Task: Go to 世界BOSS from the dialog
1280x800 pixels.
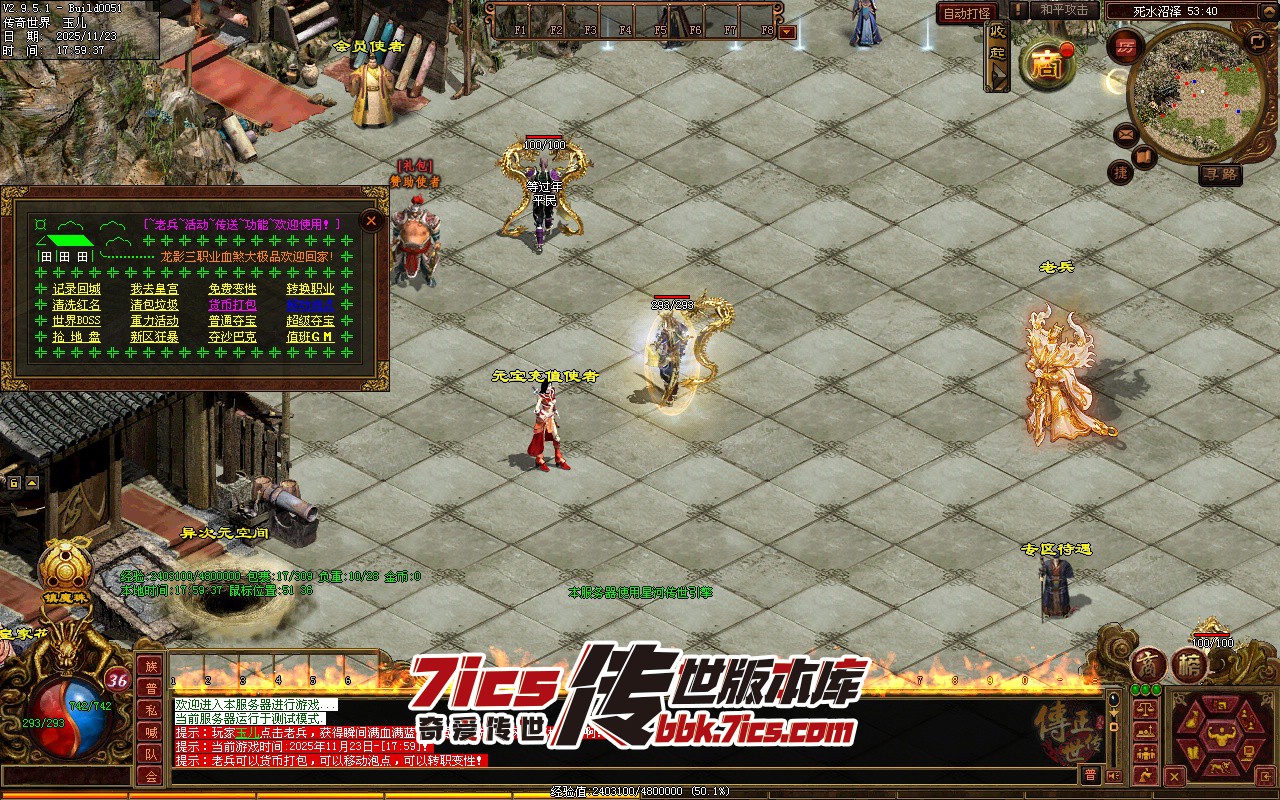Action: point(76,321)
